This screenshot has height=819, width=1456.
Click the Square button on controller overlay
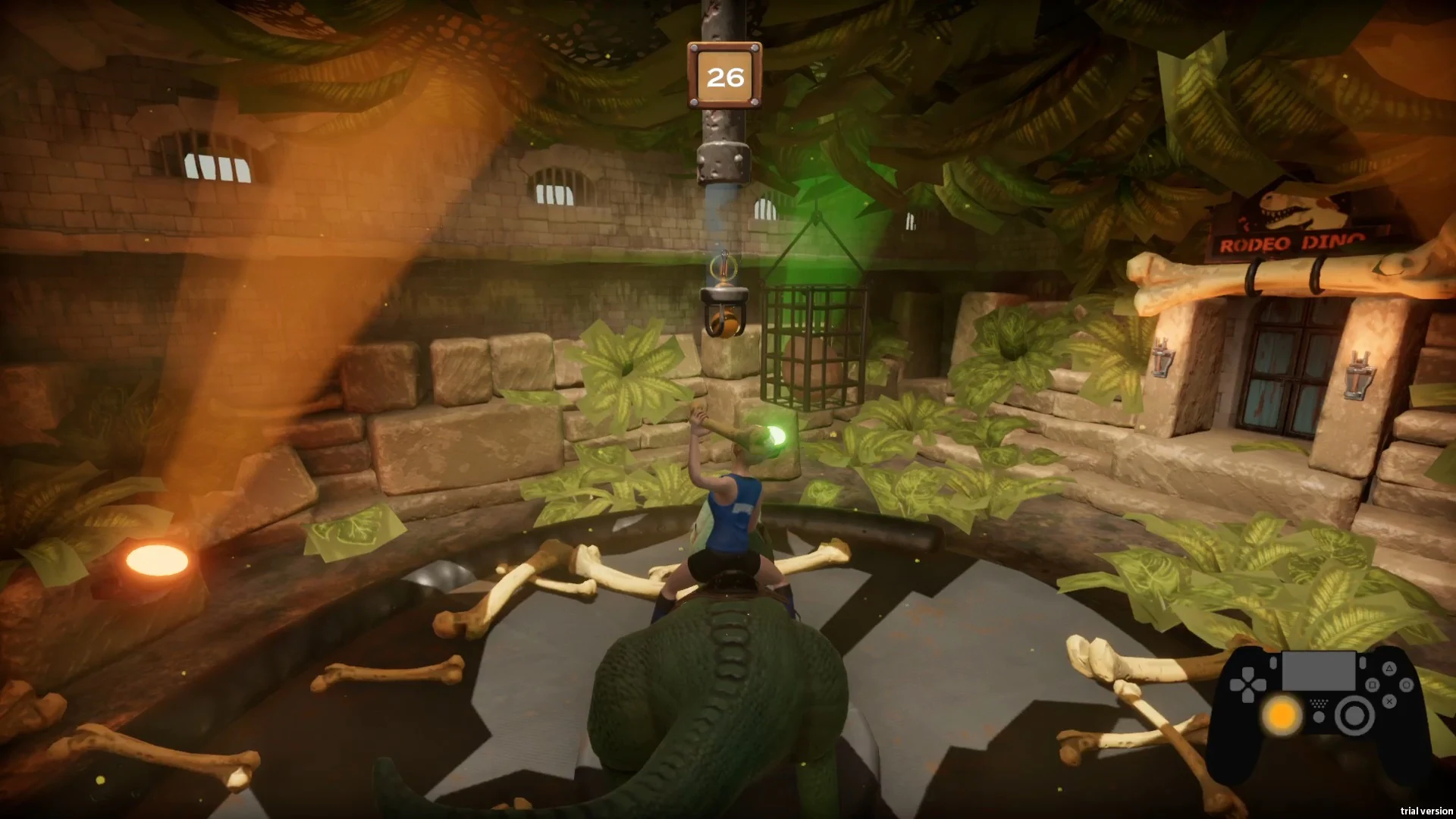(1373, 685)
